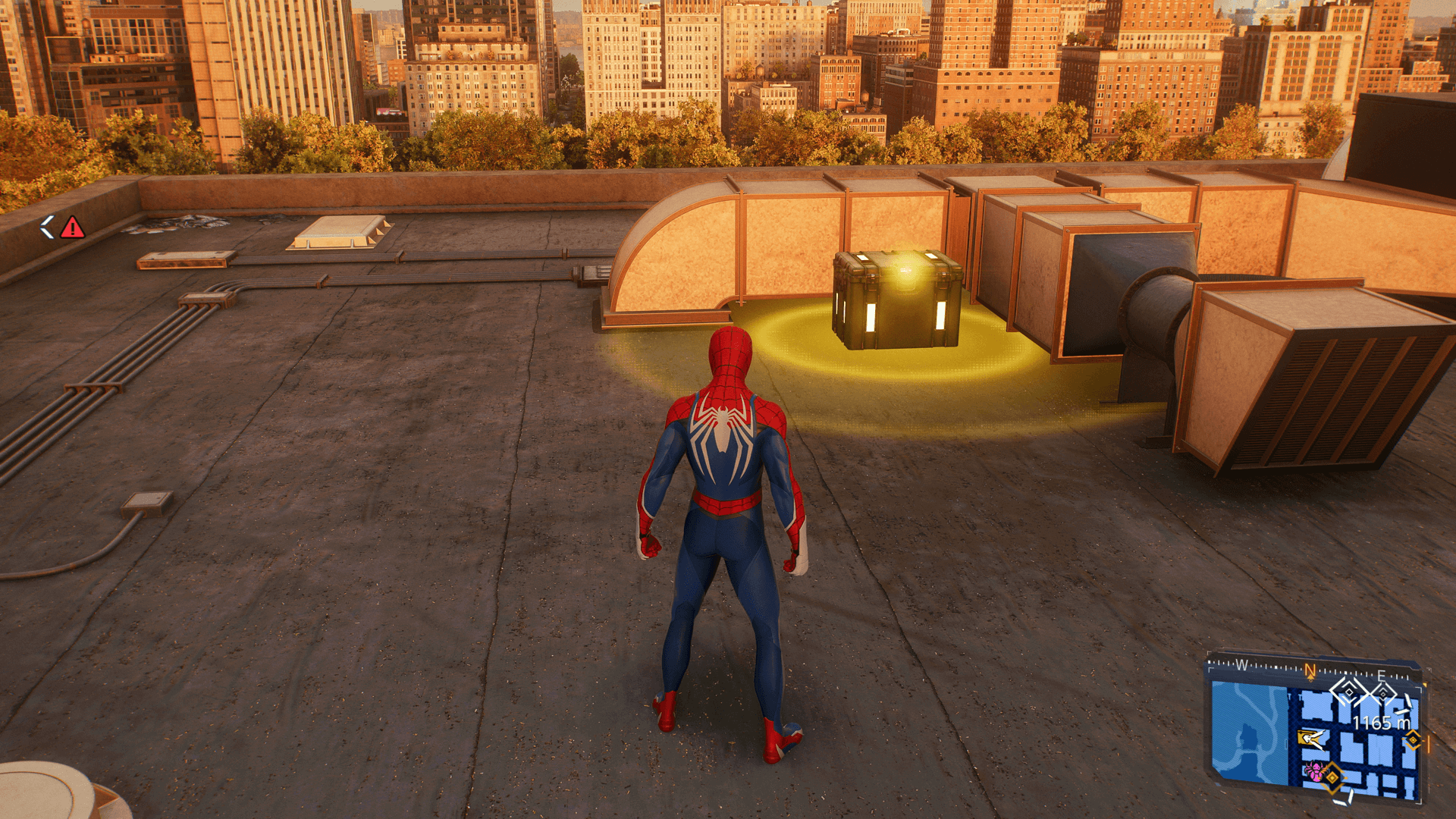Click the red warning triangle crime alert
Screen dimensions: 1456x819
pos(72,227)
